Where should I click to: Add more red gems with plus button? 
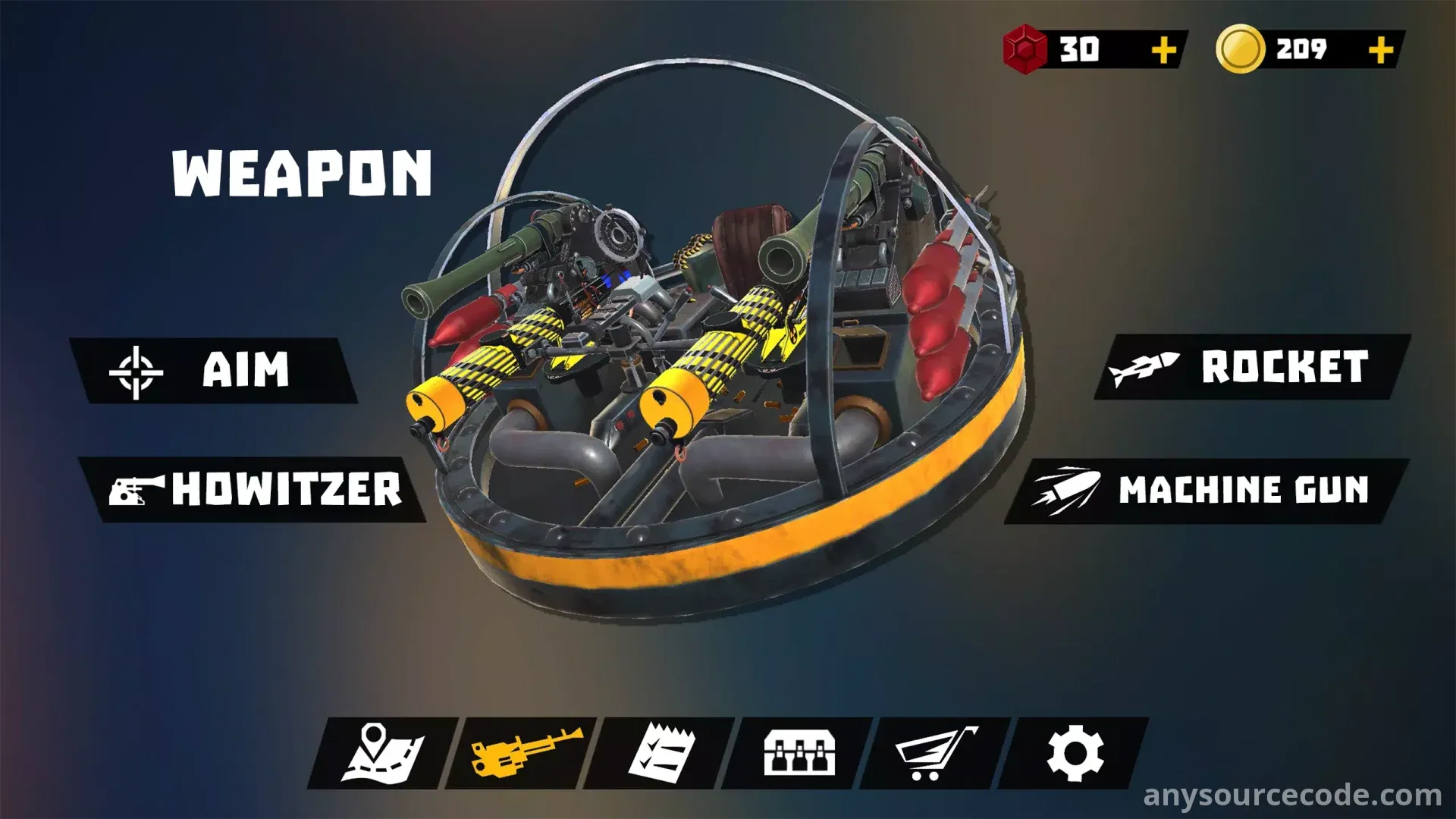tap(1163, 50)
